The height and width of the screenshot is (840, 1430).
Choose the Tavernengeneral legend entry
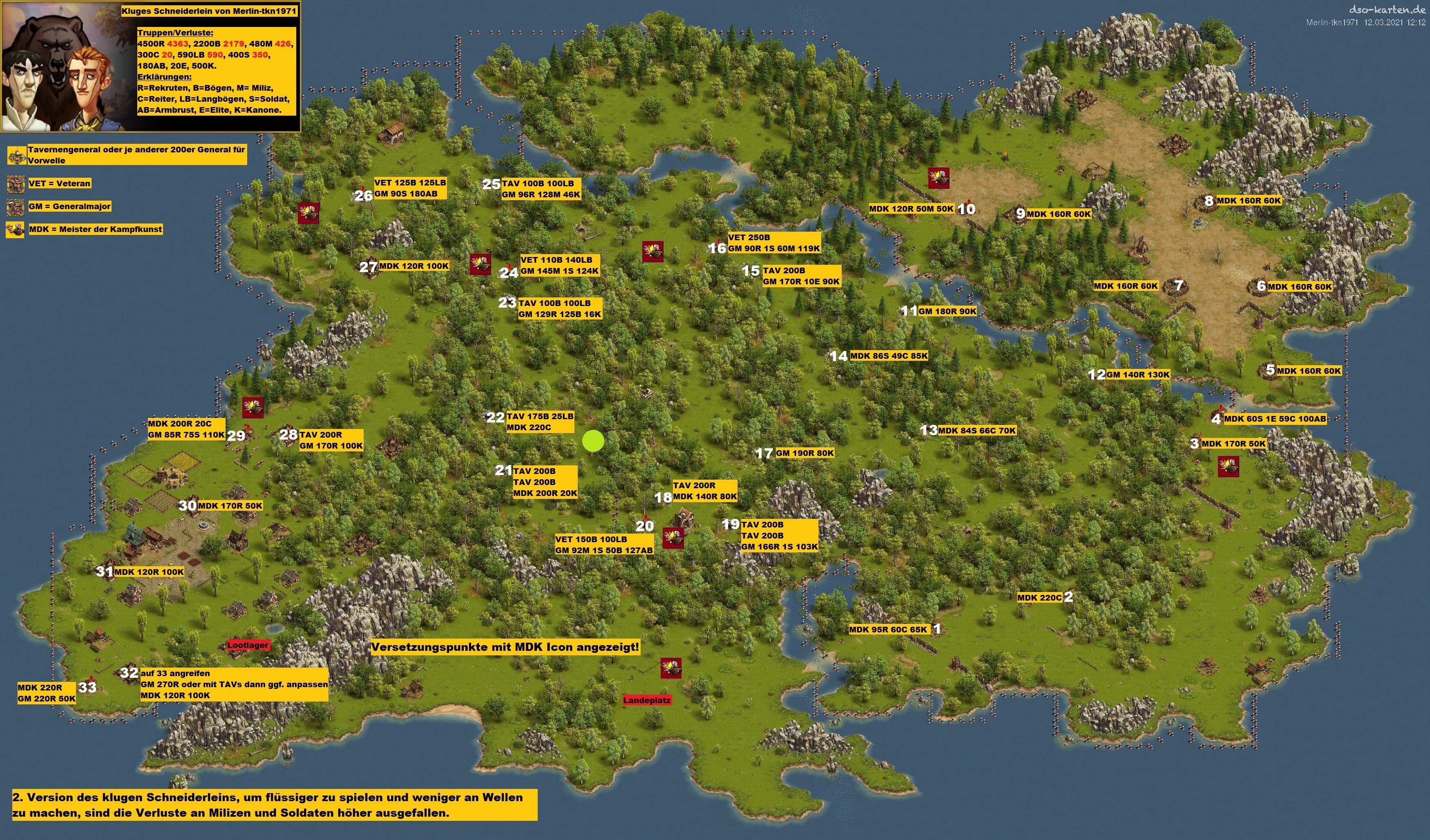click(x=136, y=155)
